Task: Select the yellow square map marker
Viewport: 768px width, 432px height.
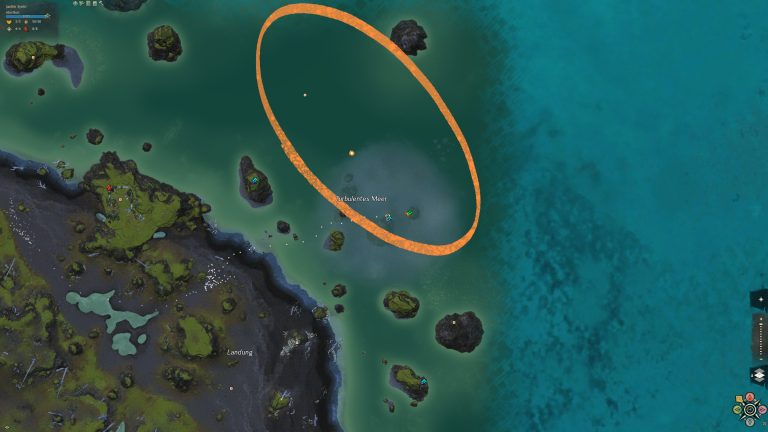Action: point(739,399)
